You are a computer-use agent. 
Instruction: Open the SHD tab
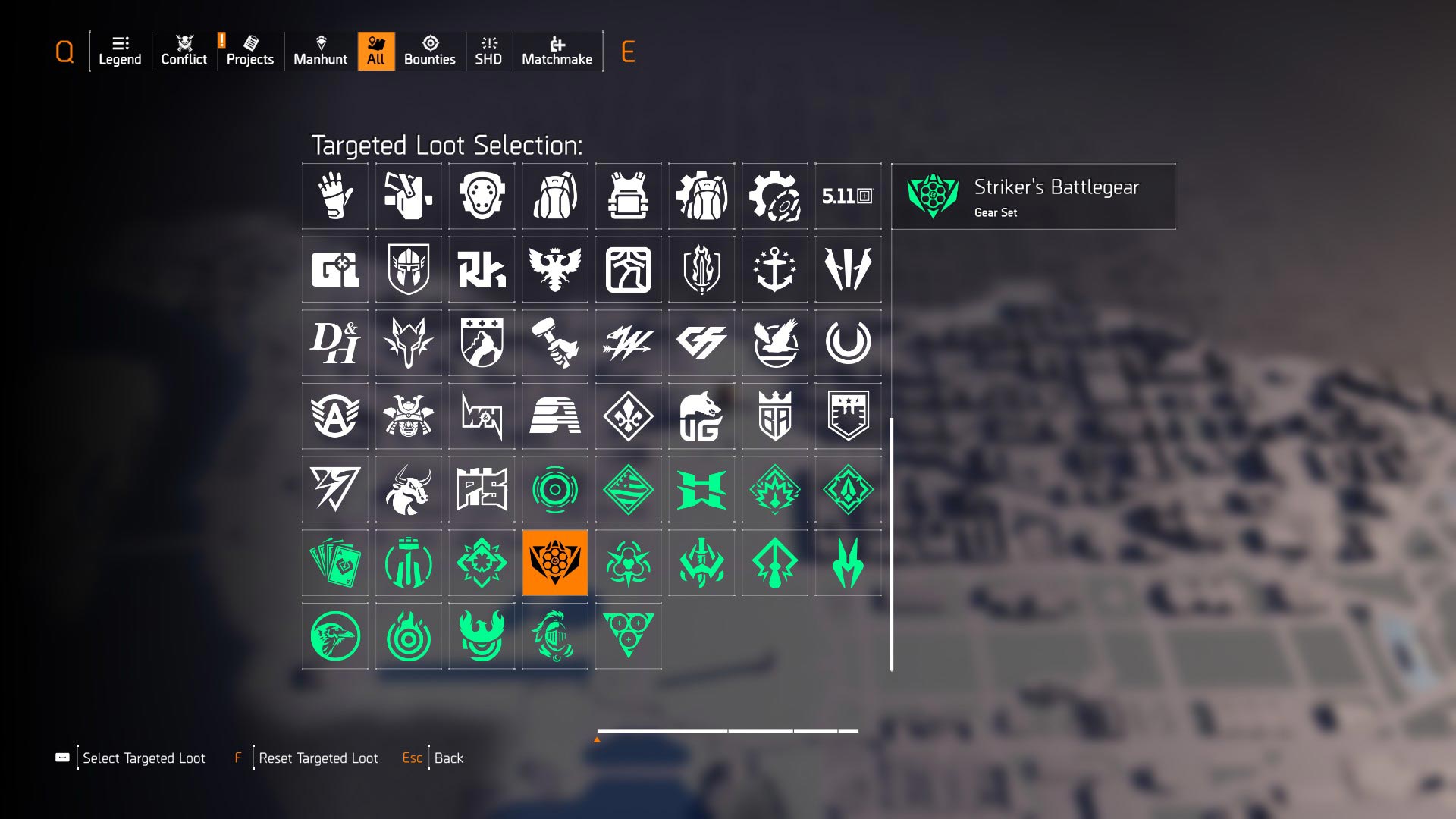click(489, 51)
